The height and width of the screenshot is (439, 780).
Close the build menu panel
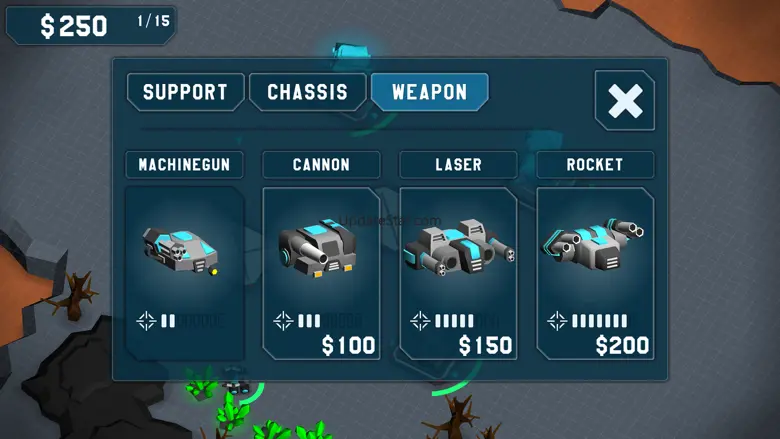pyautogui.click(x=624, y=101)
